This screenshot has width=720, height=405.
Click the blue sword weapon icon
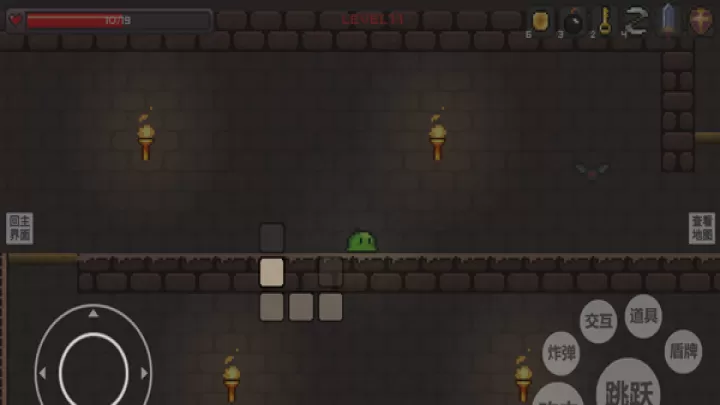point(668,20)
